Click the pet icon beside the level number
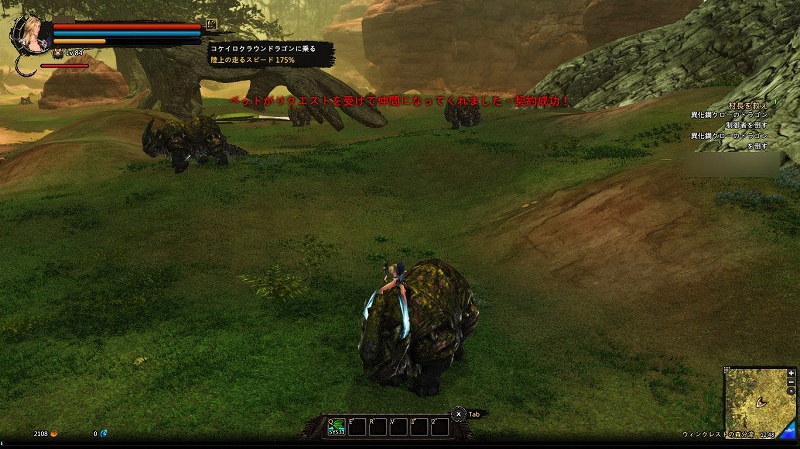Image resolution: width=800 pixels, height=449 pixels. [x=59, y=53]
